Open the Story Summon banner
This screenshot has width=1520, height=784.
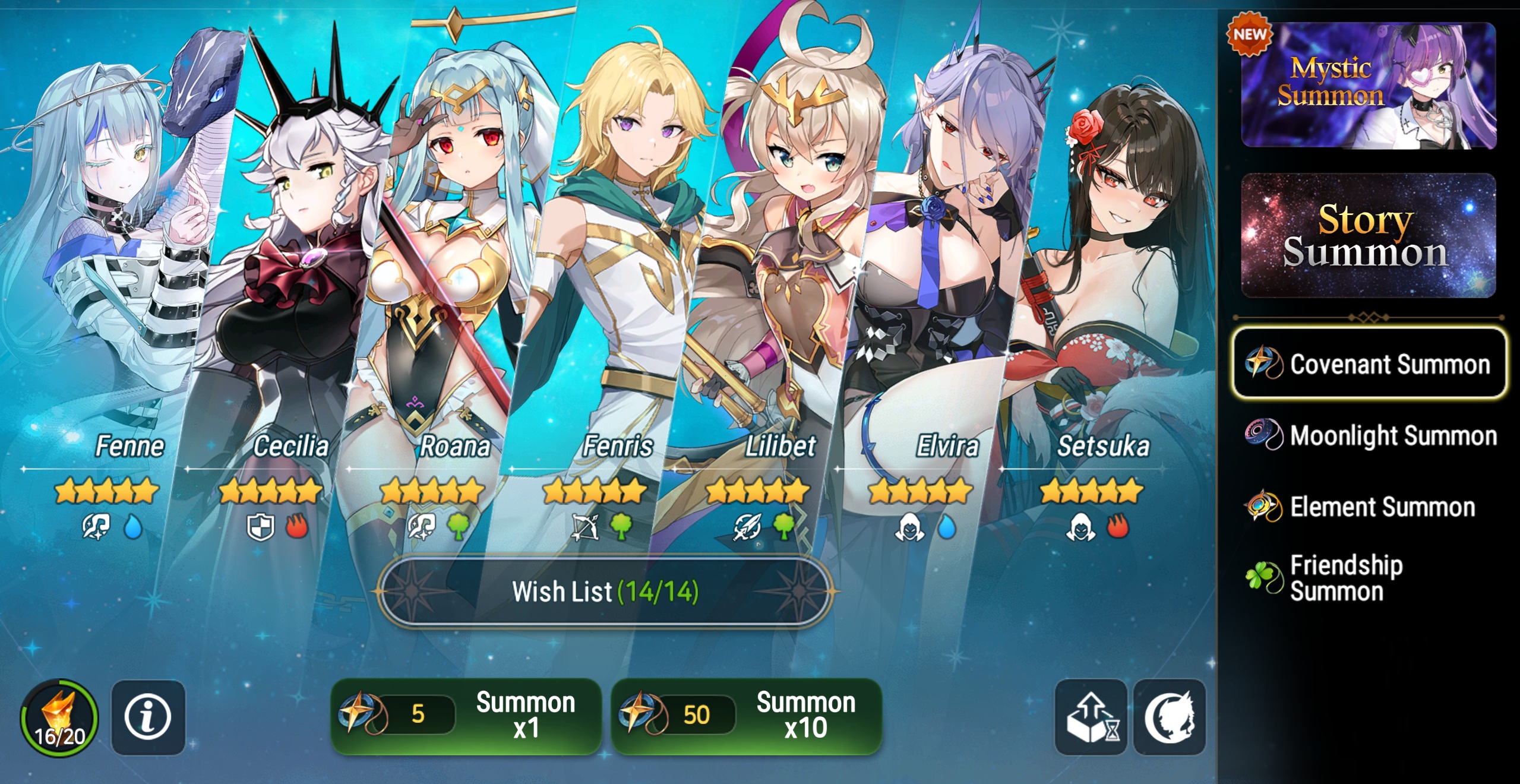coord(1368,235)
